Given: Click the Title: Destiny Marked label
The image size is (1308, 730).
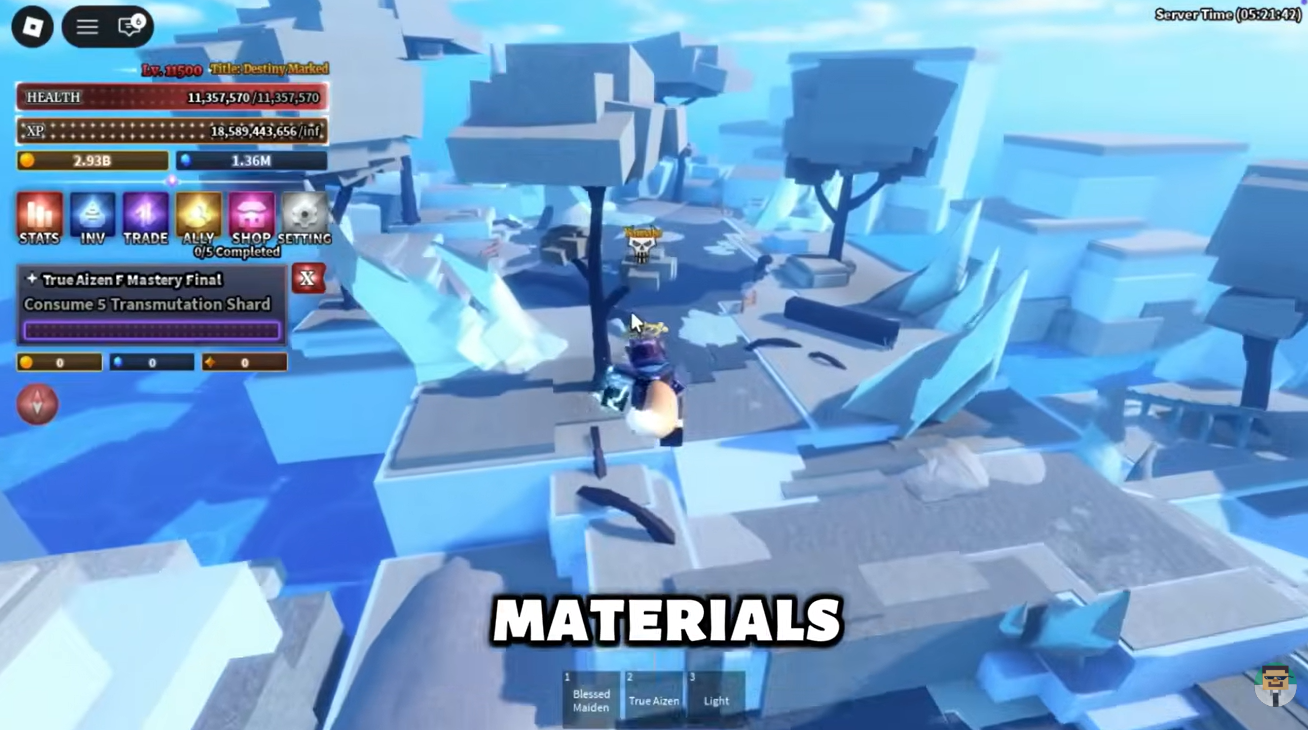Looking at the screenshot, I should click(267, 68).
